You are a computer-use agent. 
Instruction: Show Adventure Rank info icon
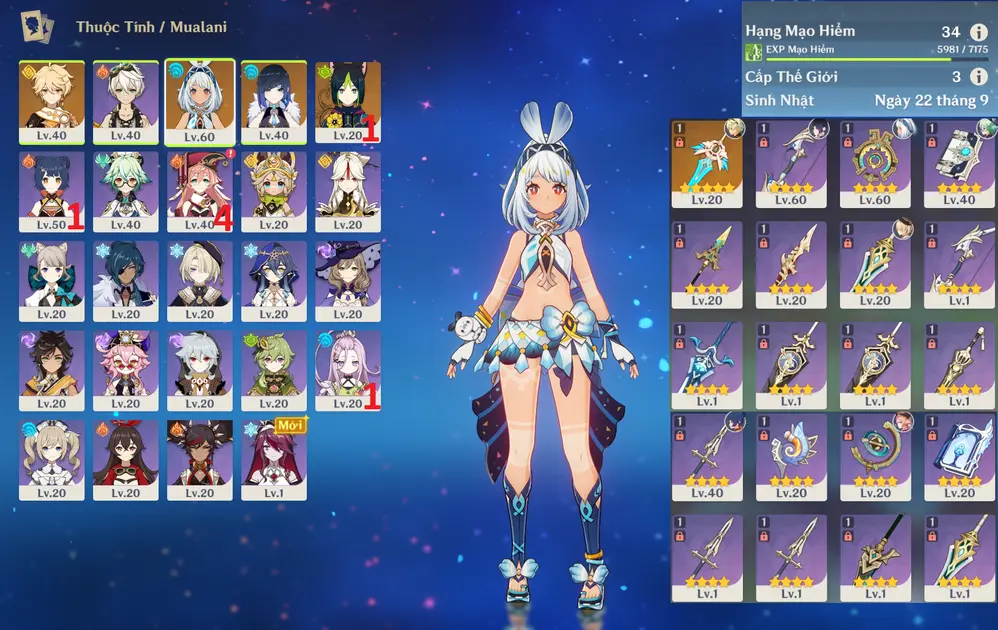(978, 33)
